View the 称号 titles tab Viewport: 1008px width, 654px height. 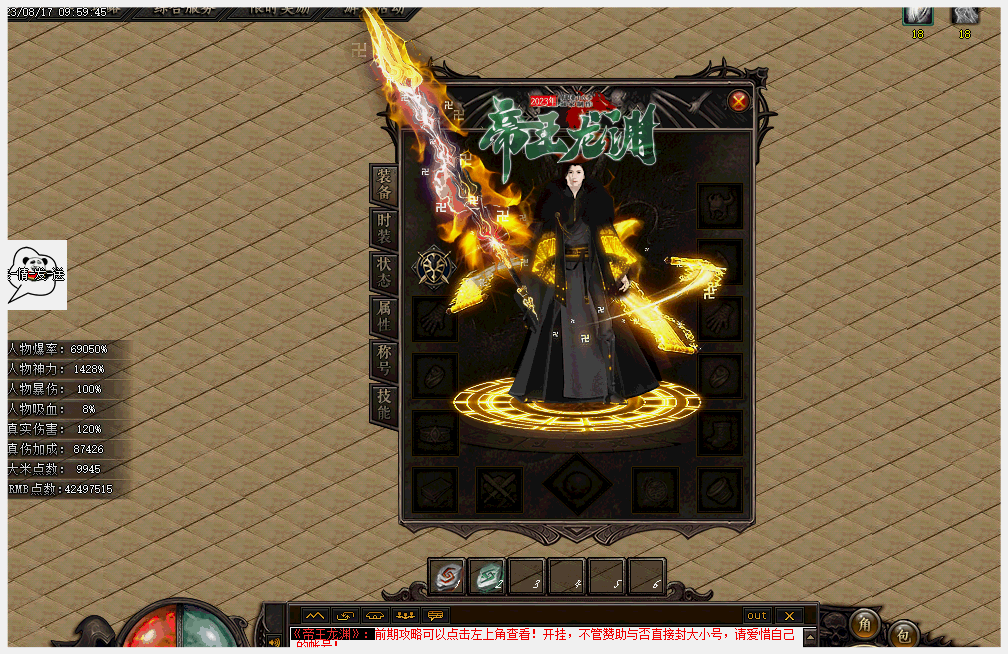pos(384,361)
